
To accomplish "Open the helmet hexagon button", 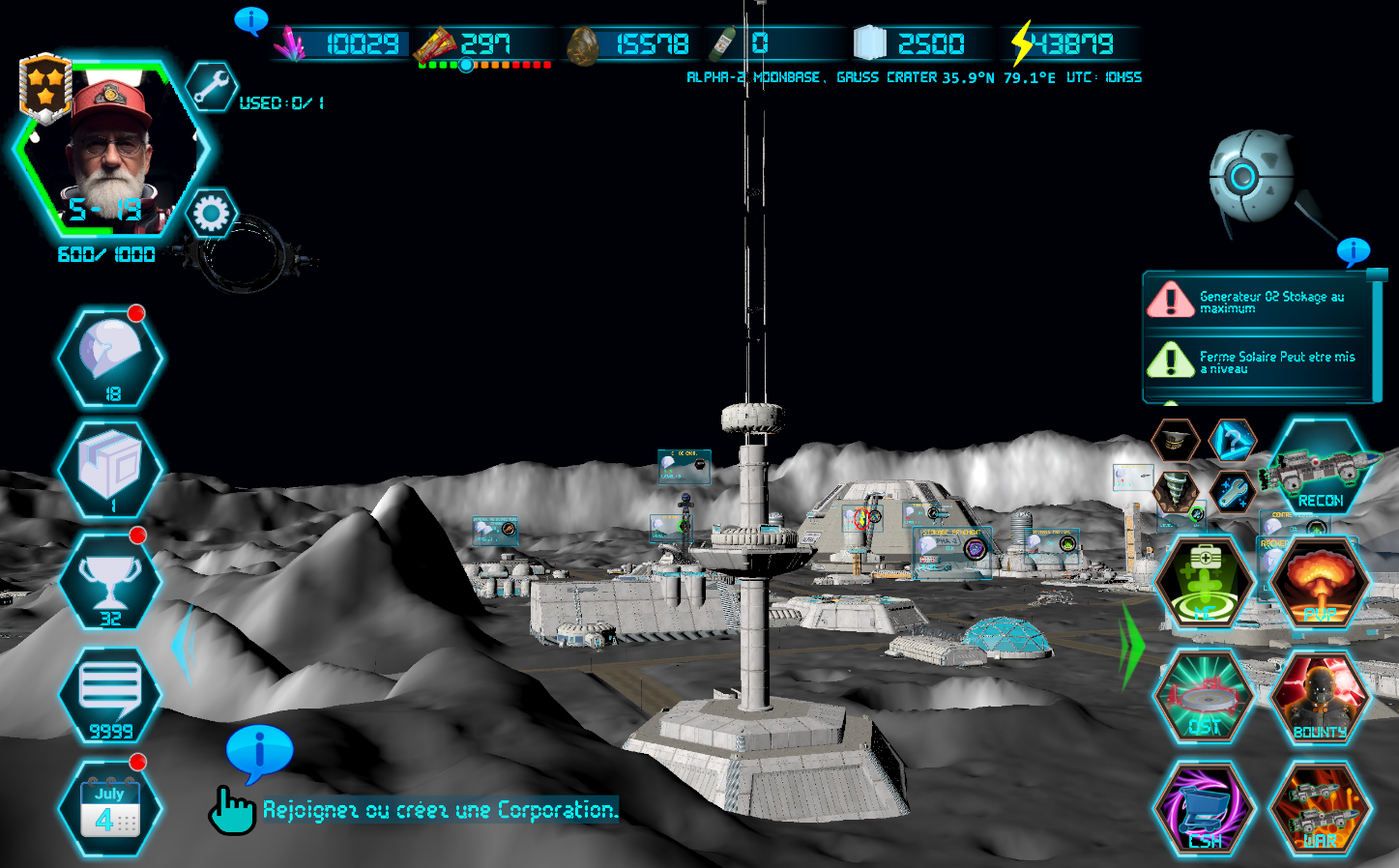I will [110, 358].
